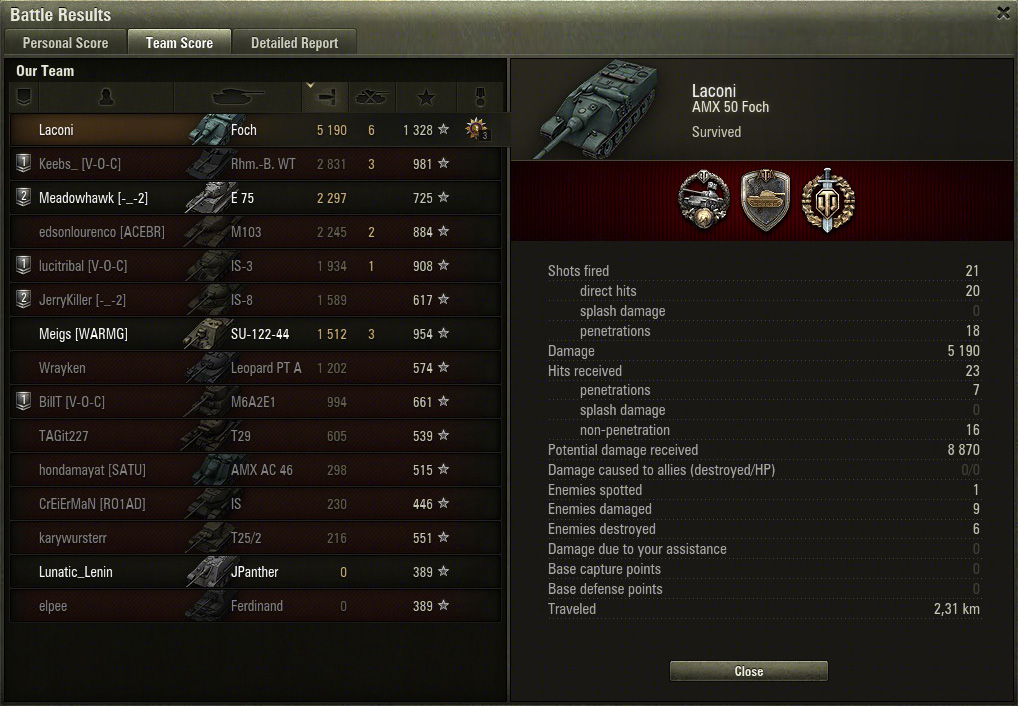Viewport: 1018px width, 706px height.
Task: Select edsonlourenco's M103 row
Action: pyautogui.click(x=255, y=232)
